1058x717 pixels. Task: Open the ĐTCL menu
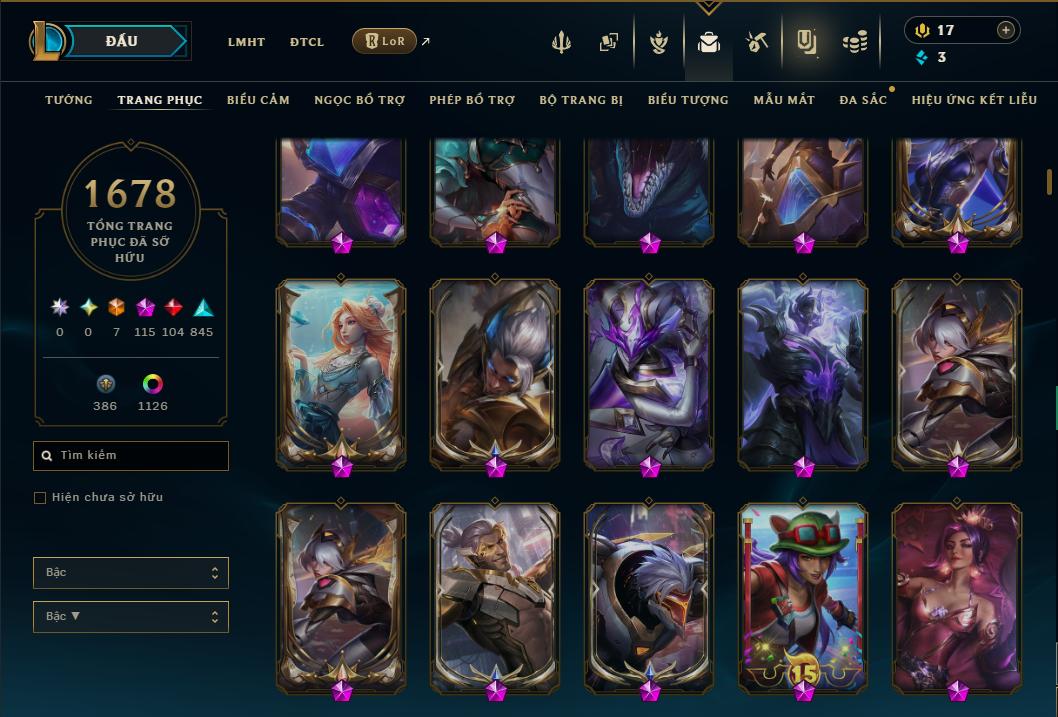(x=307, y=42)
